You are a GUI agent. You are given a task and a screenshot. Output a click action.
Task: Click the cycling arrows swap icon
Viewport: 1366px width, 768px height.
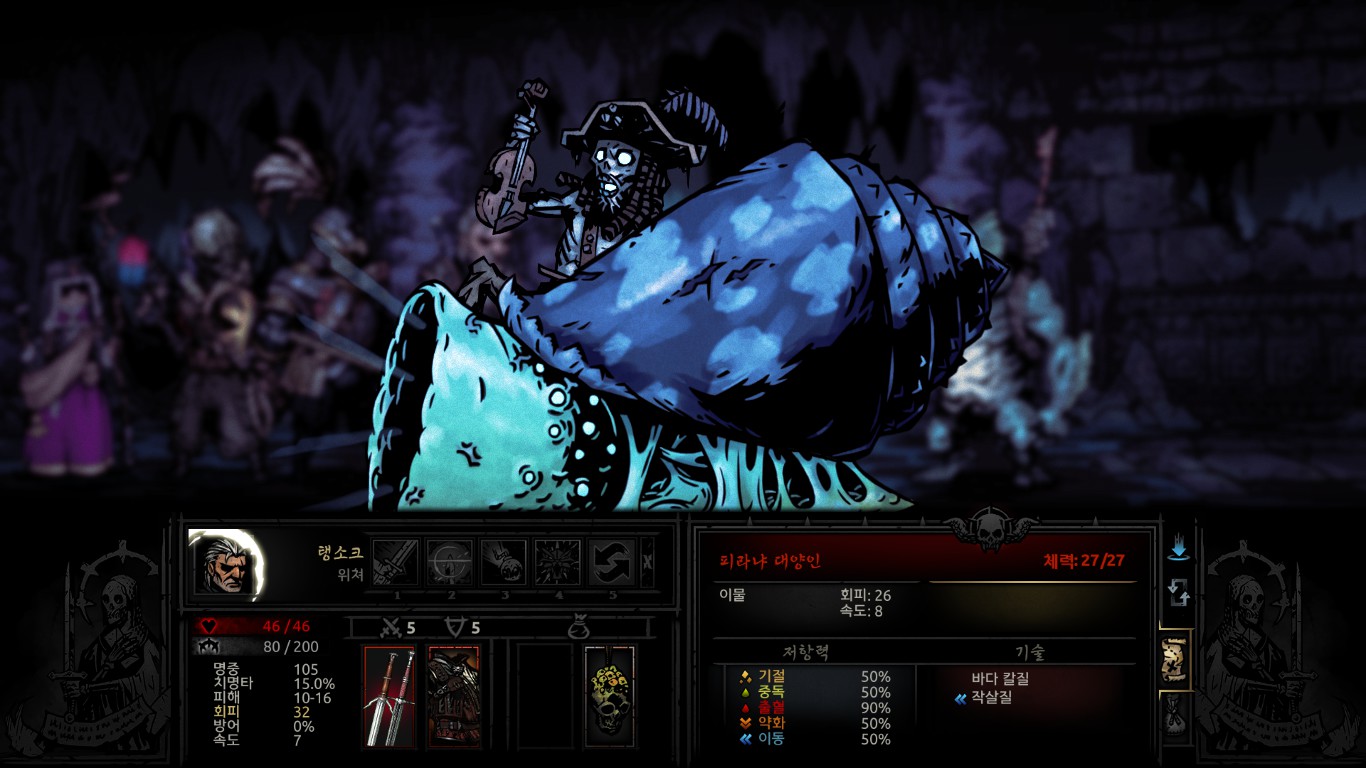coord(1178,596)
